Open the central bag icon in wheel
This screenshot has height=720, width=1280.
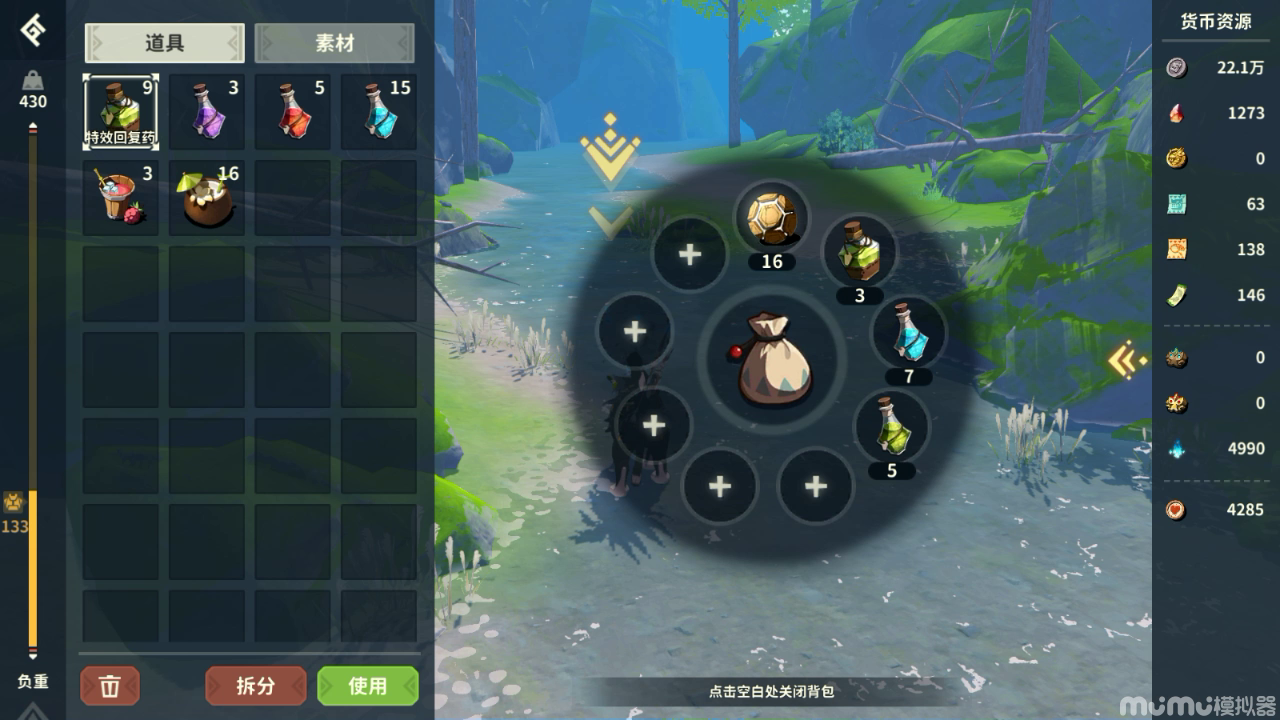(x=770, y=357)
